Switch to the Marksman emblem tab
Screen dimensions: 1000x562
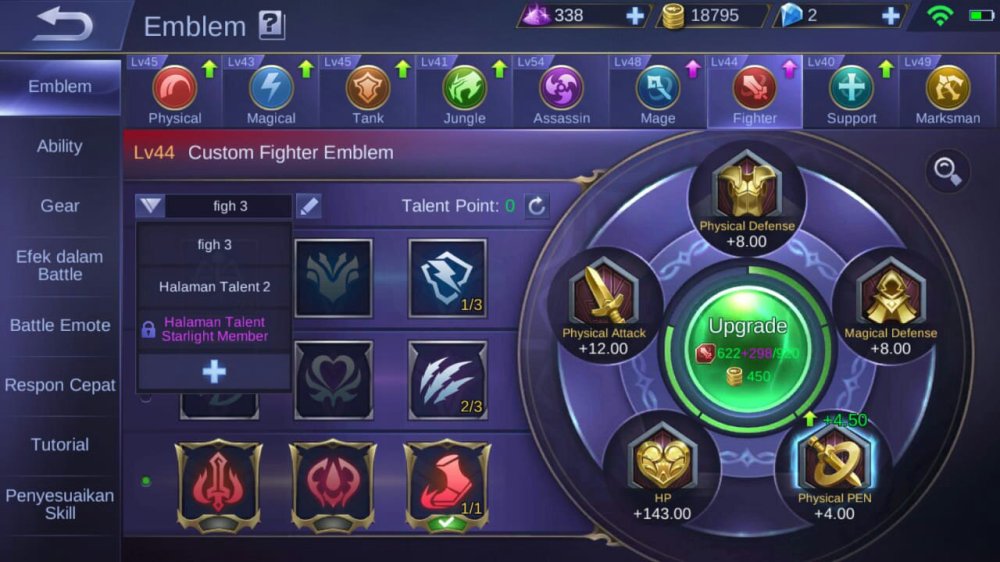point(947,92)
